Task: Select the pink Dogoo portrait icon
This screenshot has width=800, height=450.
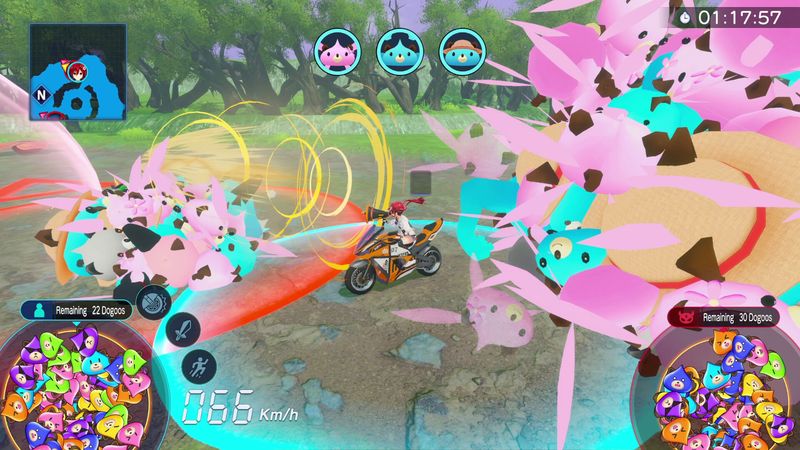Action: [336, 49]
